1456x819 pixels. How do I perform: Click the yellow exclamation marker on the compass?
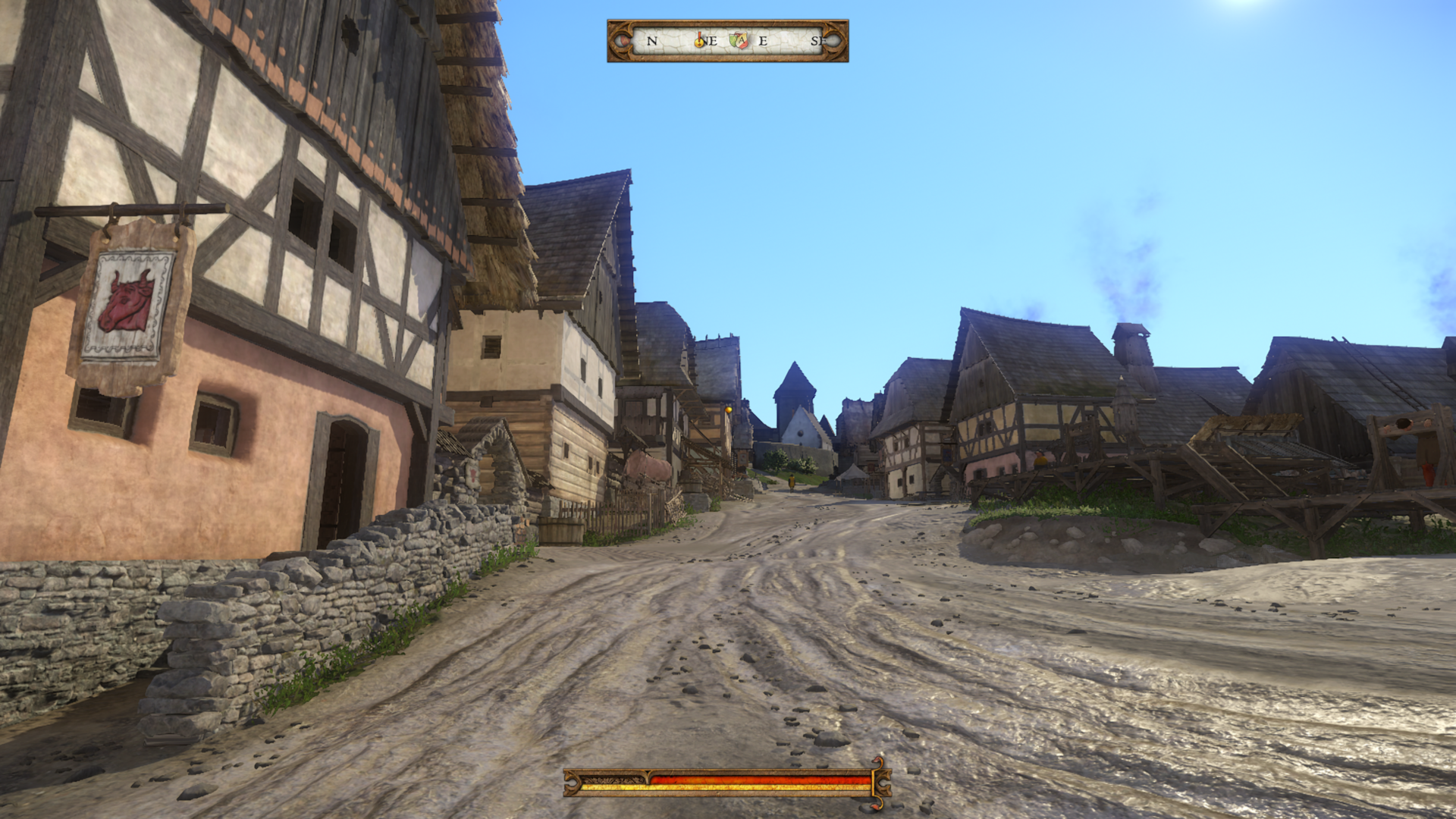tap(699, 41)
